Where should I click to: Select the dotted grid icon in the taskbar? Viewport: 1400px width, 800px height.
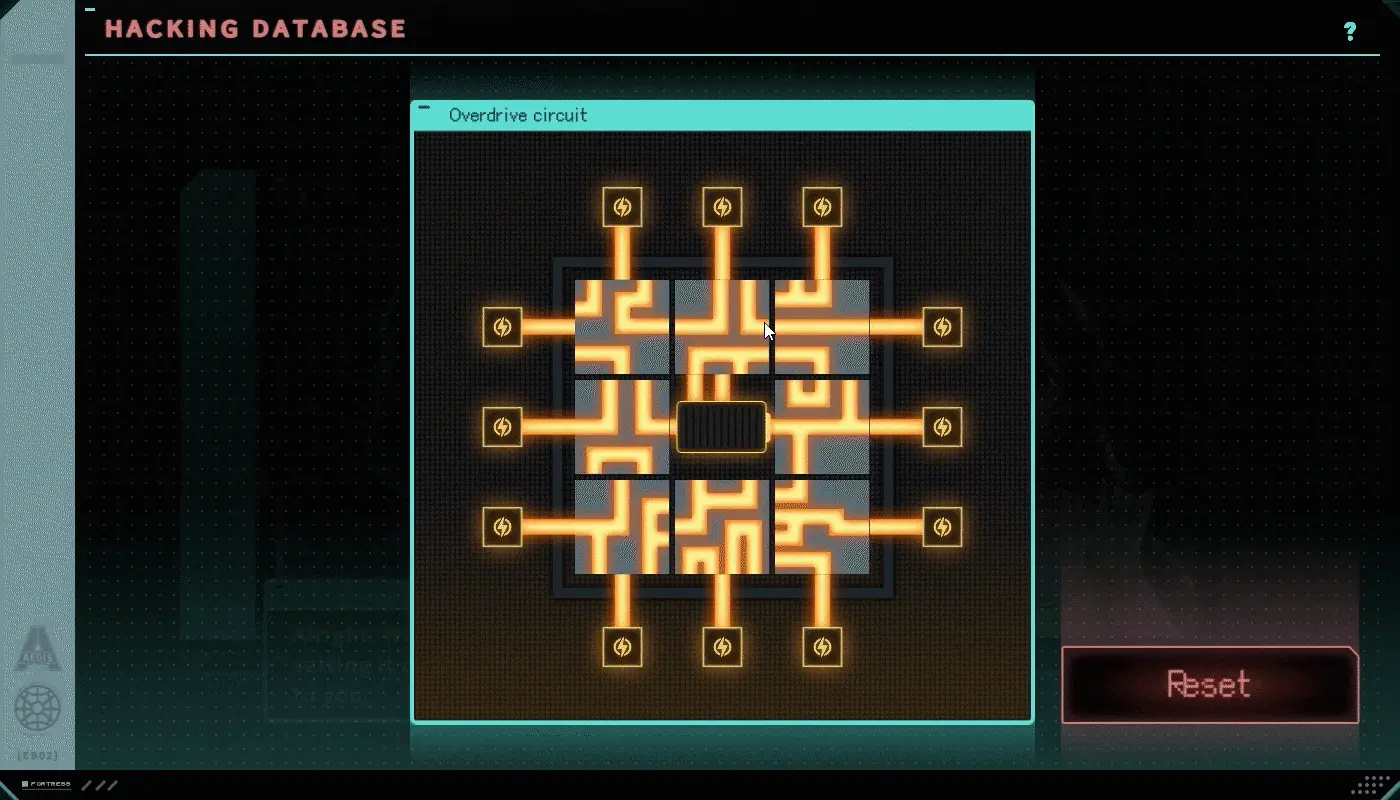point(1377,784)
